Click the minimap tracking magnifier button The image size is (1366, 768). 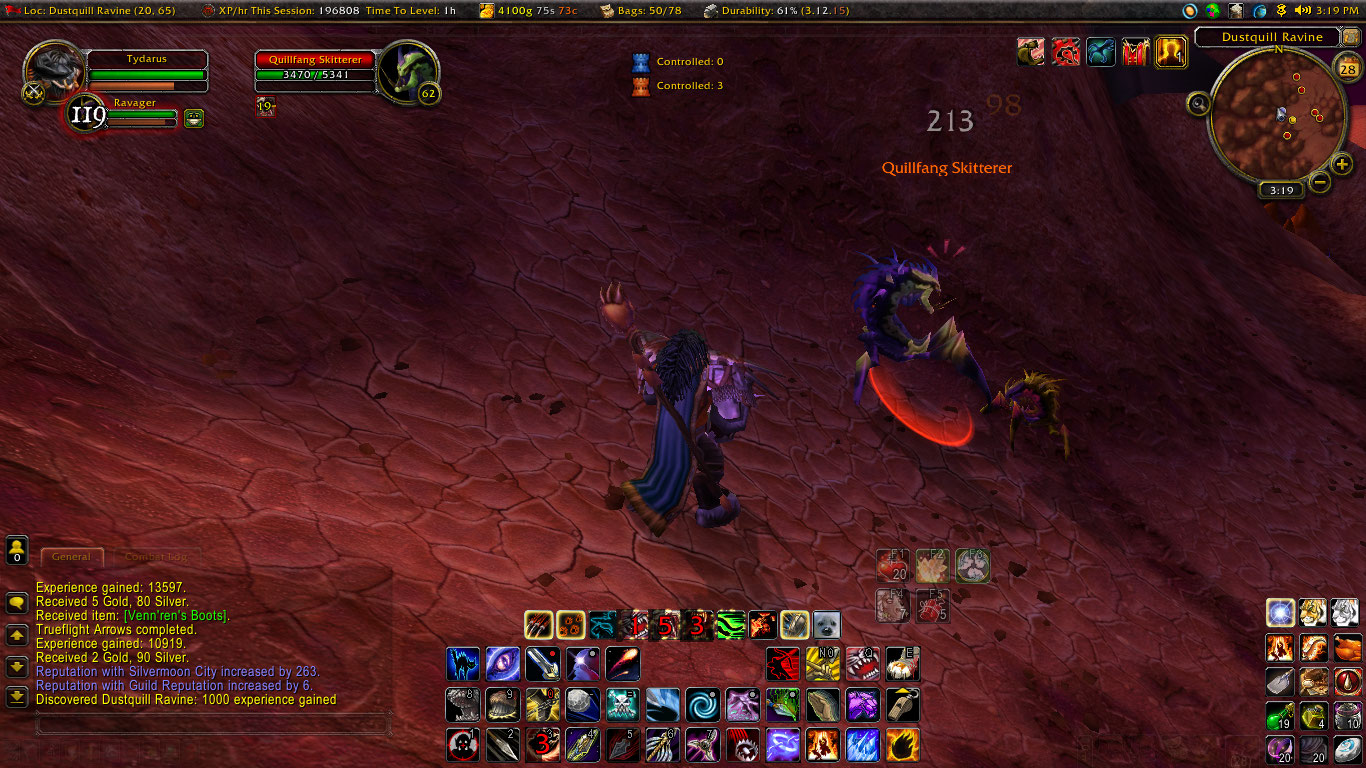coord(1199,103)
